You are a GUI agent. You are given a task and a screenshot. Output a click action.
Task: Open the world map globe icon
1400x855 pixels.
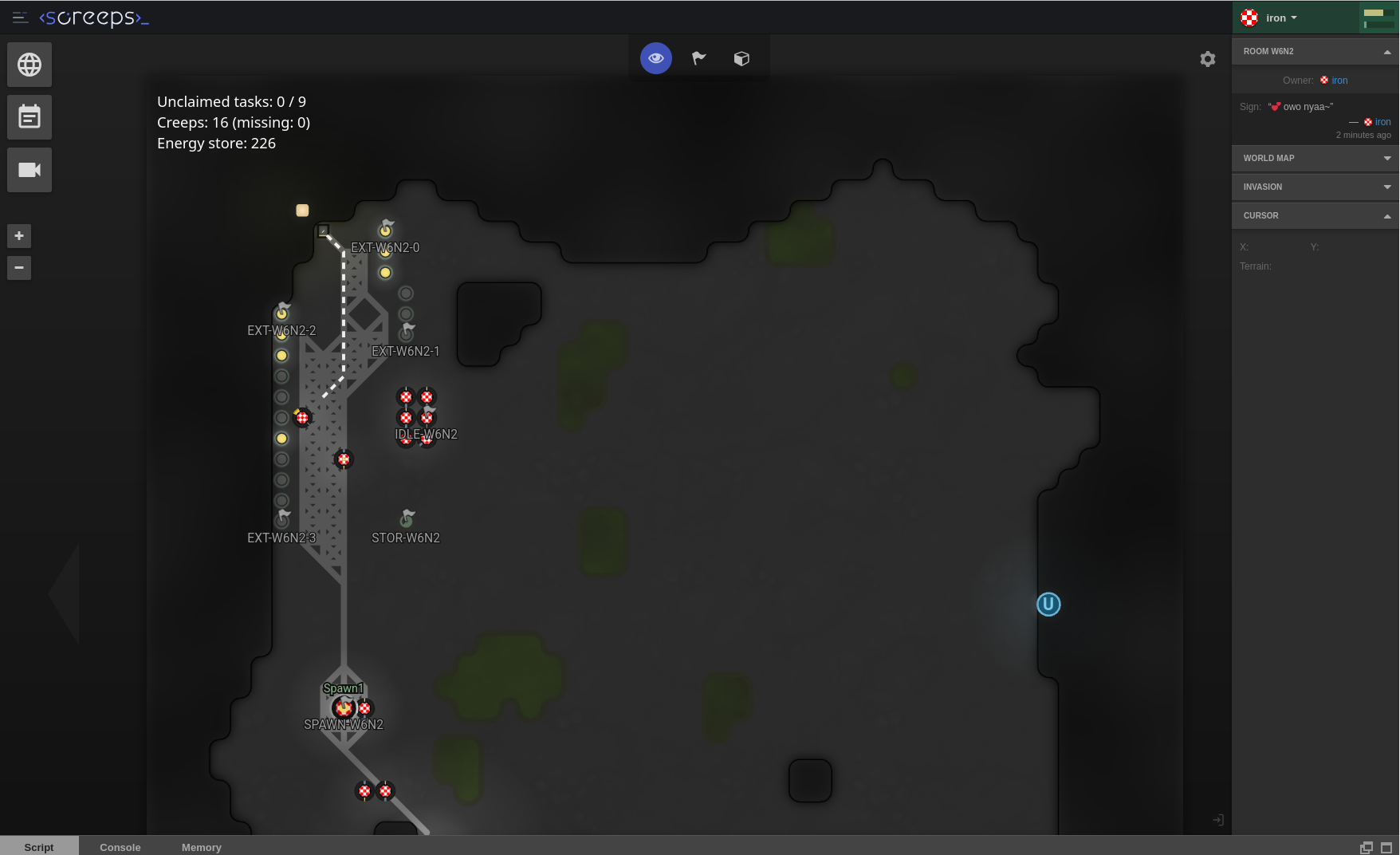point(29,65)
